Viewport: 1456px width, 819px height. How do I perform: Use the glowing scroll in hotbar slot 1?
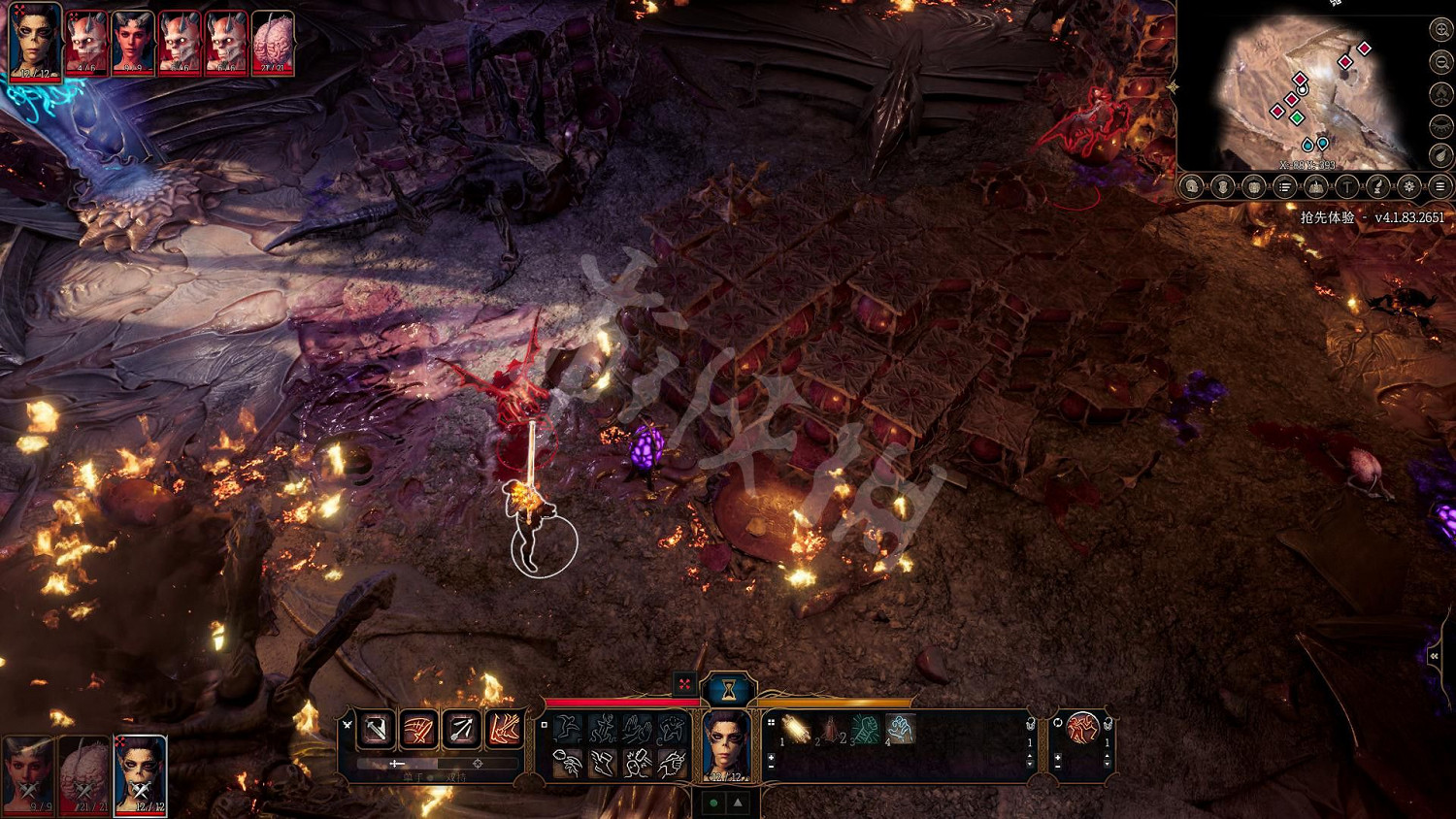tap(797, 730)
